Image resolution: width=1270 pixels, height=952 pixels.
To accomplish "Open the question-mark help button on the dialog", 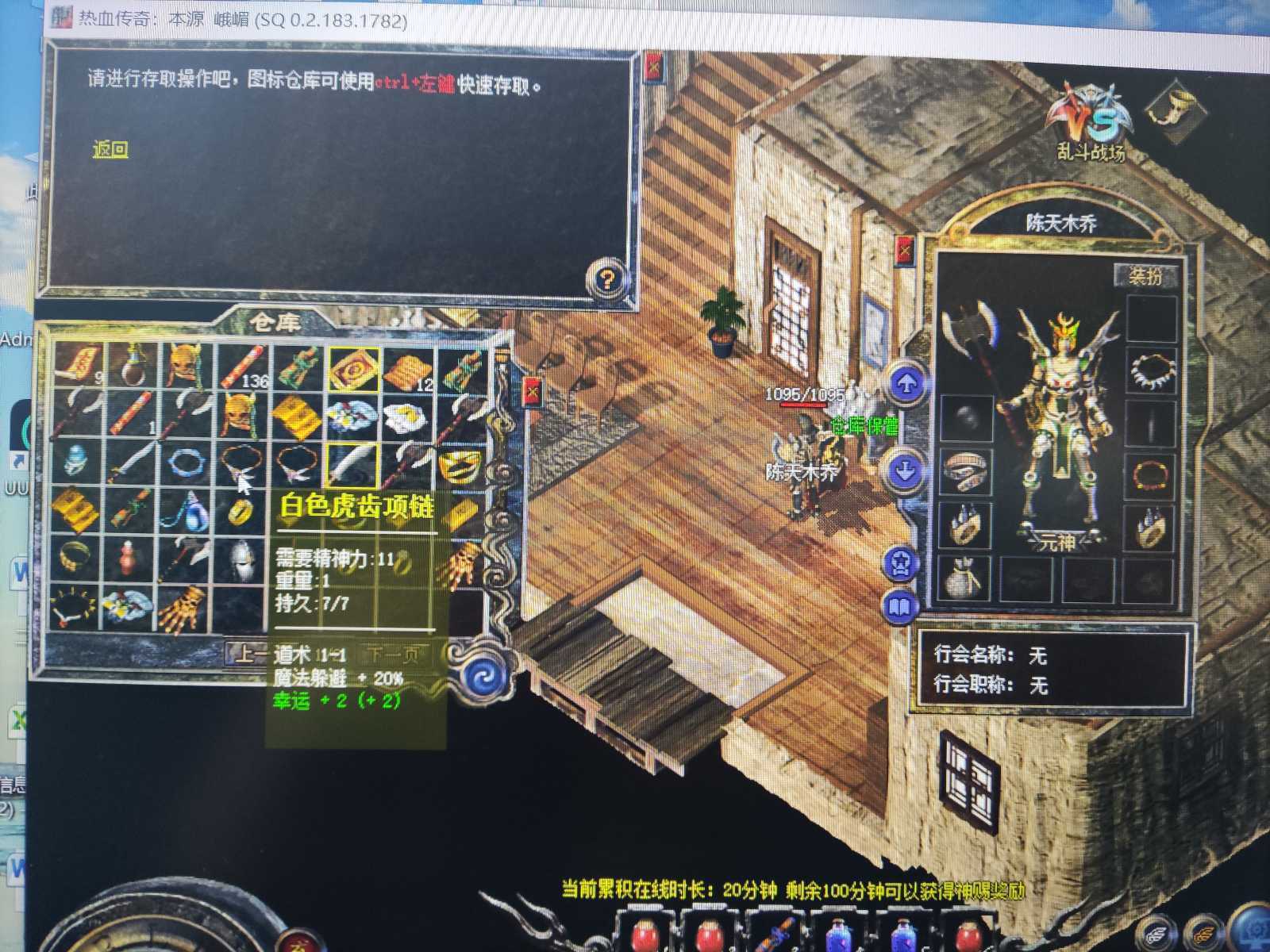I will click(x=606, y=277).
